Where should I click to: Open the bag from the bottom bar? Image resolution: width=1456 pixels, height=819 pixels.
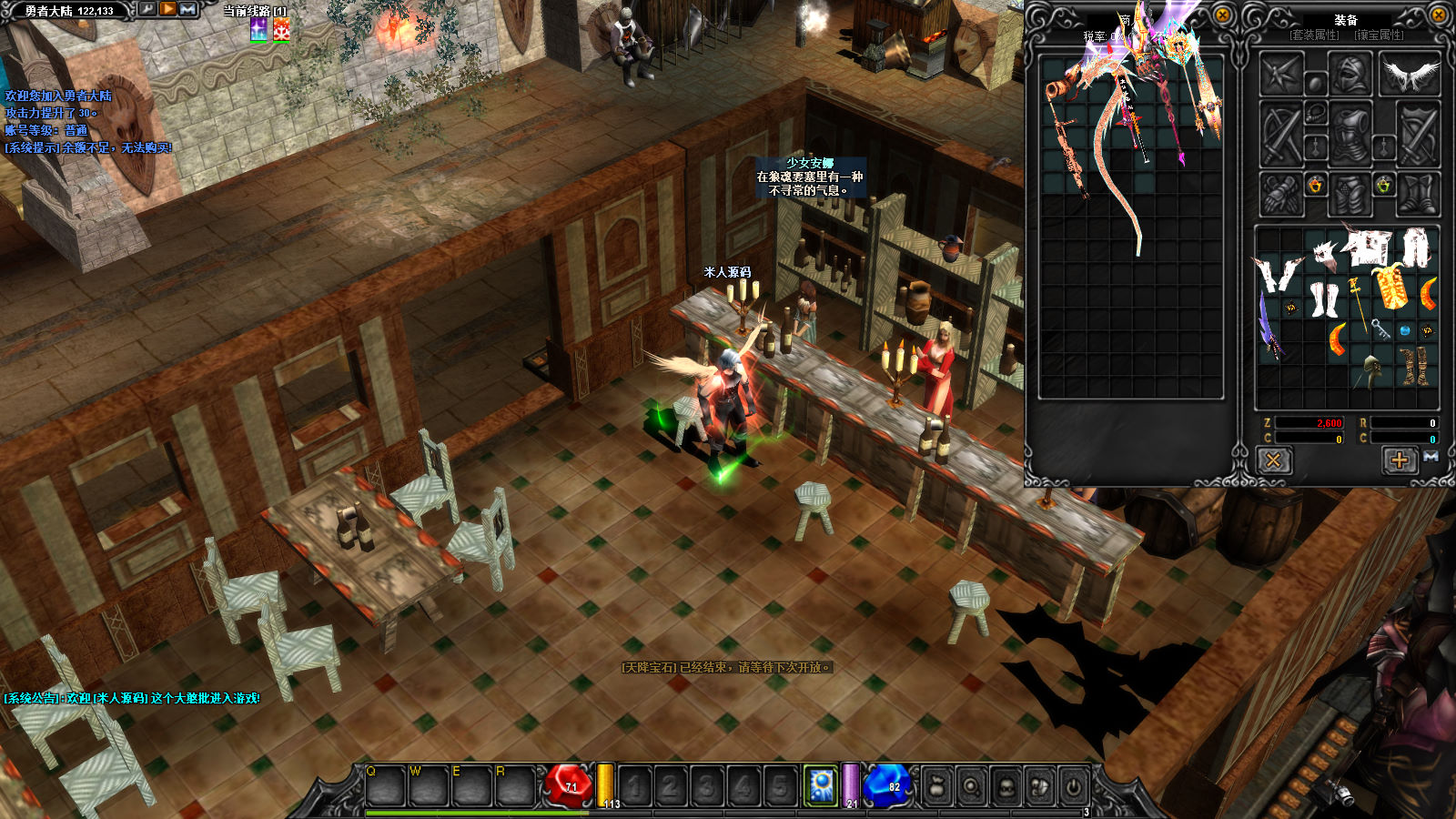(936, 785)
